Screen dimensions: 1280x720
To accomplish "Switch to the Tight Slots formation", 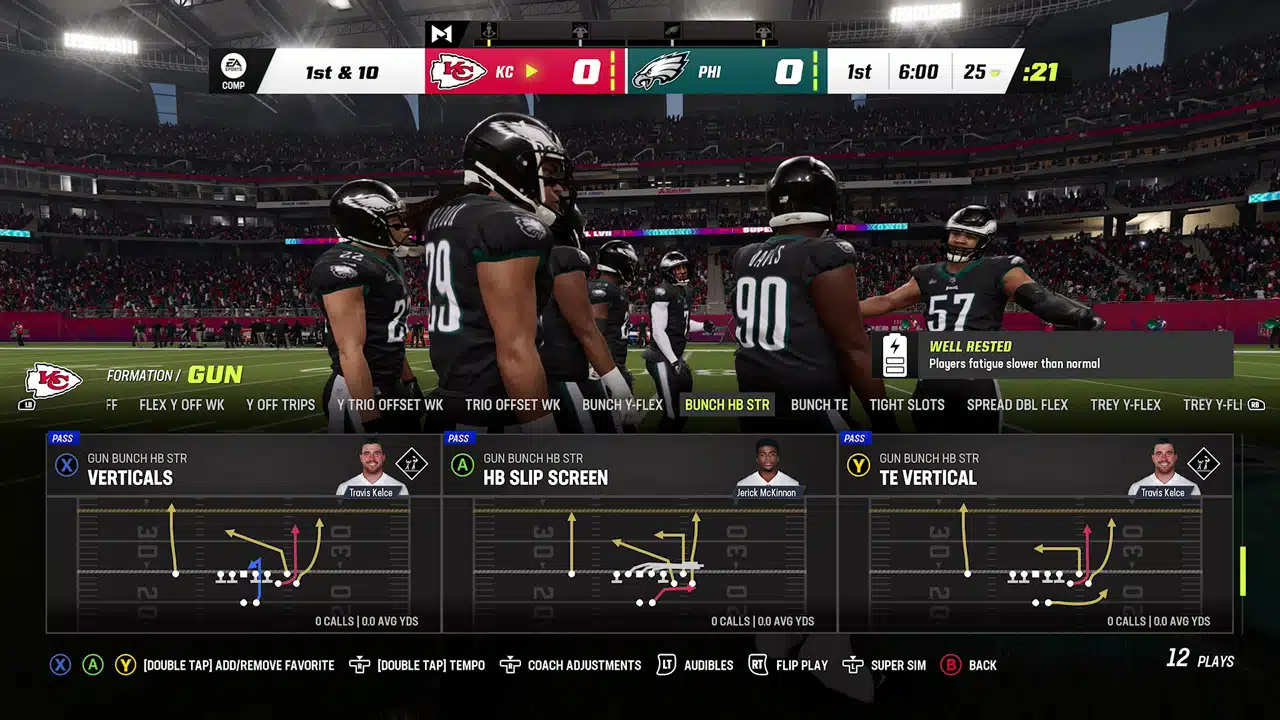I will (907, 405).
